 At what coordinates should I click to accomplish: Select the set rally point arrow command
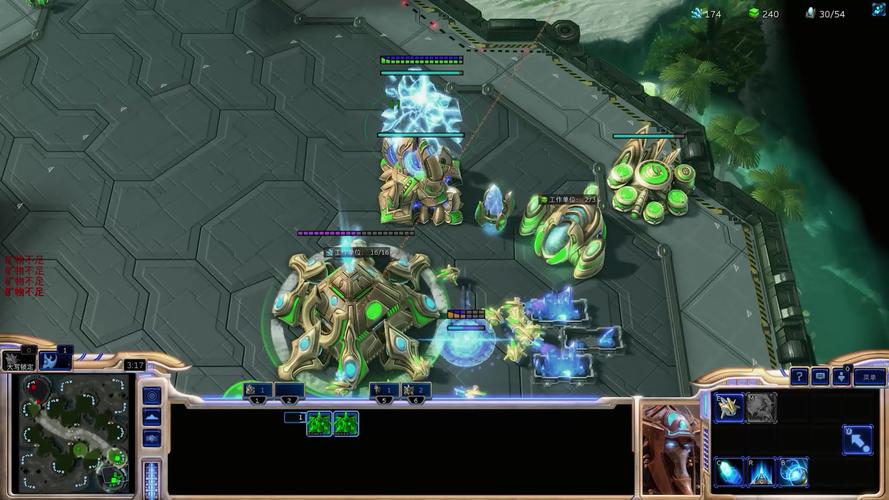[x=856, y=439]
